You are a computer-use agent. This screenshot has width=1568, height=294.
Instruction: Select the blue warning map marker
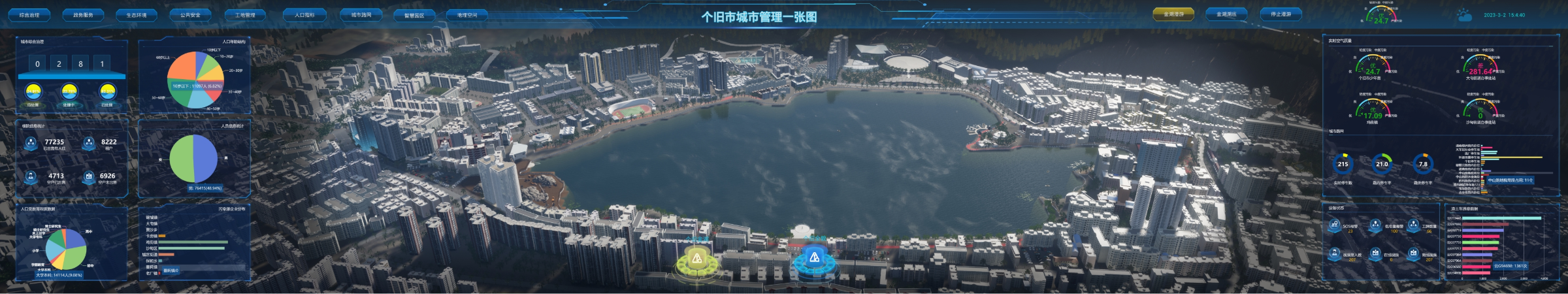tap(814, 258)
